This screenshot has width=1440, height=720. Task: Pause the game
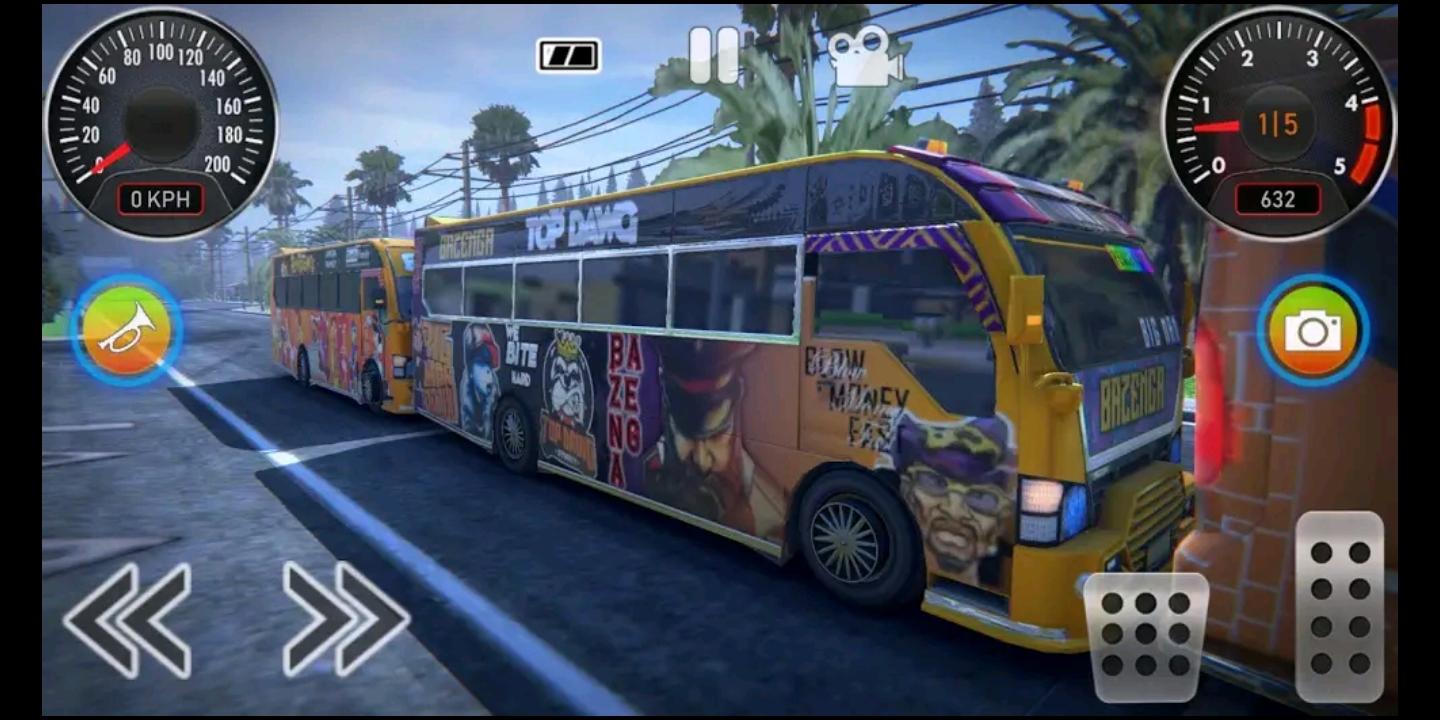714,55
